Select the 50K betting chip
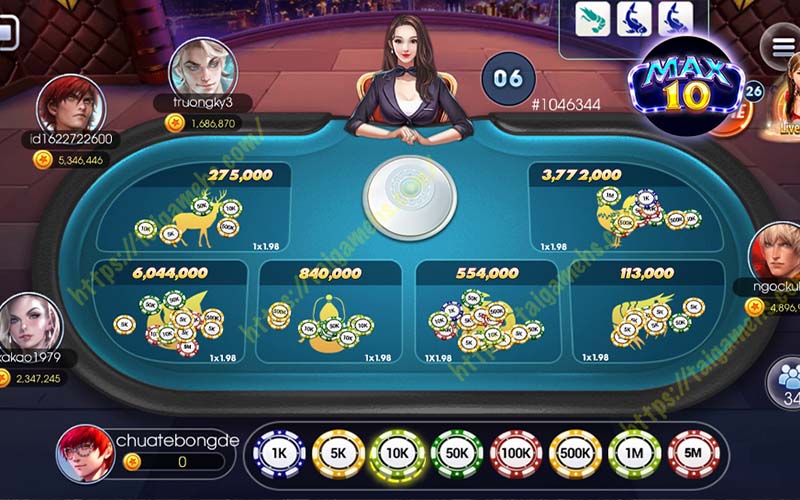The image size is (800, 500). coord(457,454)
